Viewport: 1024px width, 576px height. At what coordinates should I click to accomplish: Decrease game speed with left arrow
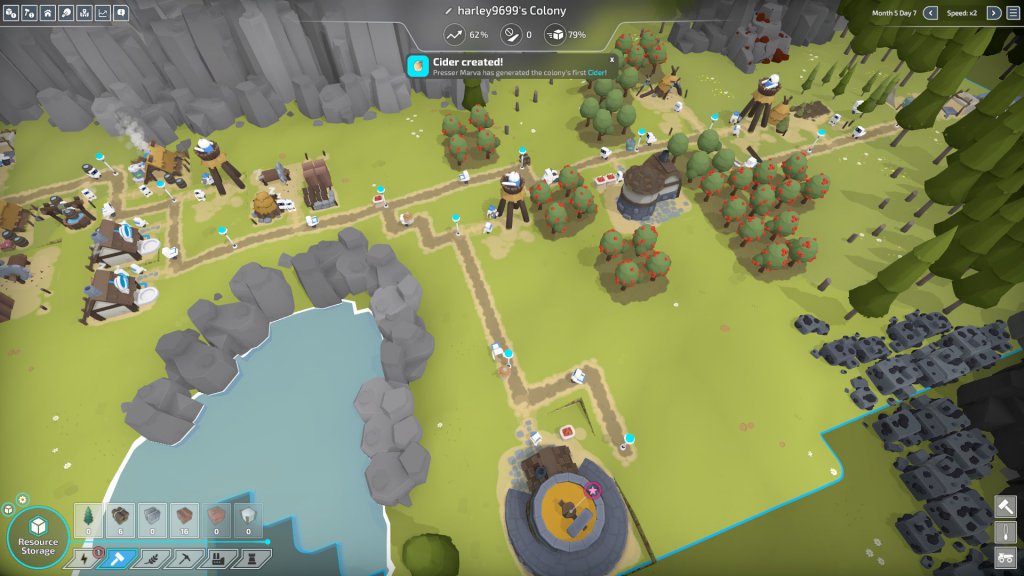pos(930,13)
